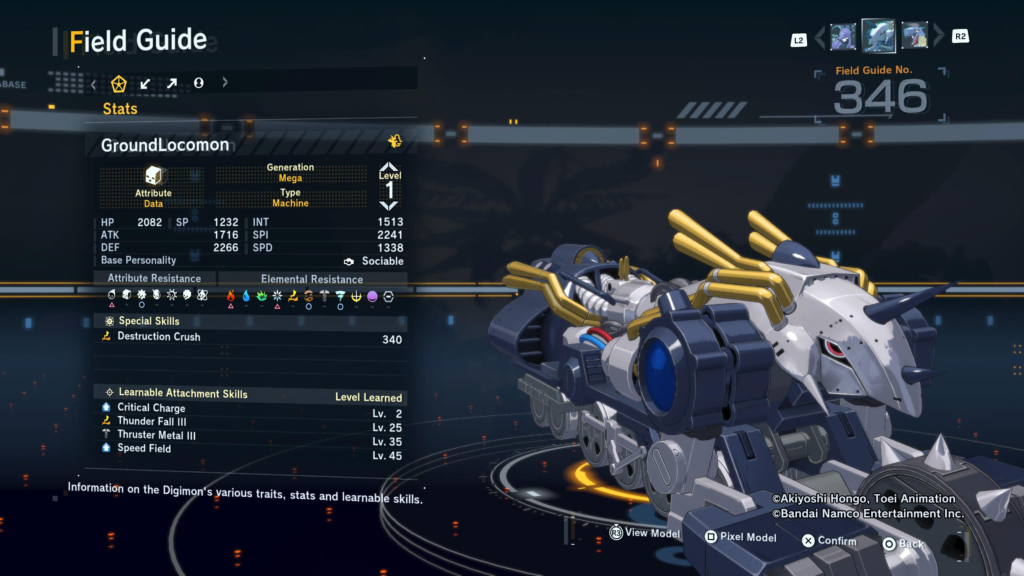Switch to the down-left arrow tab
The height and width of the screenshot is (576, 1024).
tap(145, 83)
